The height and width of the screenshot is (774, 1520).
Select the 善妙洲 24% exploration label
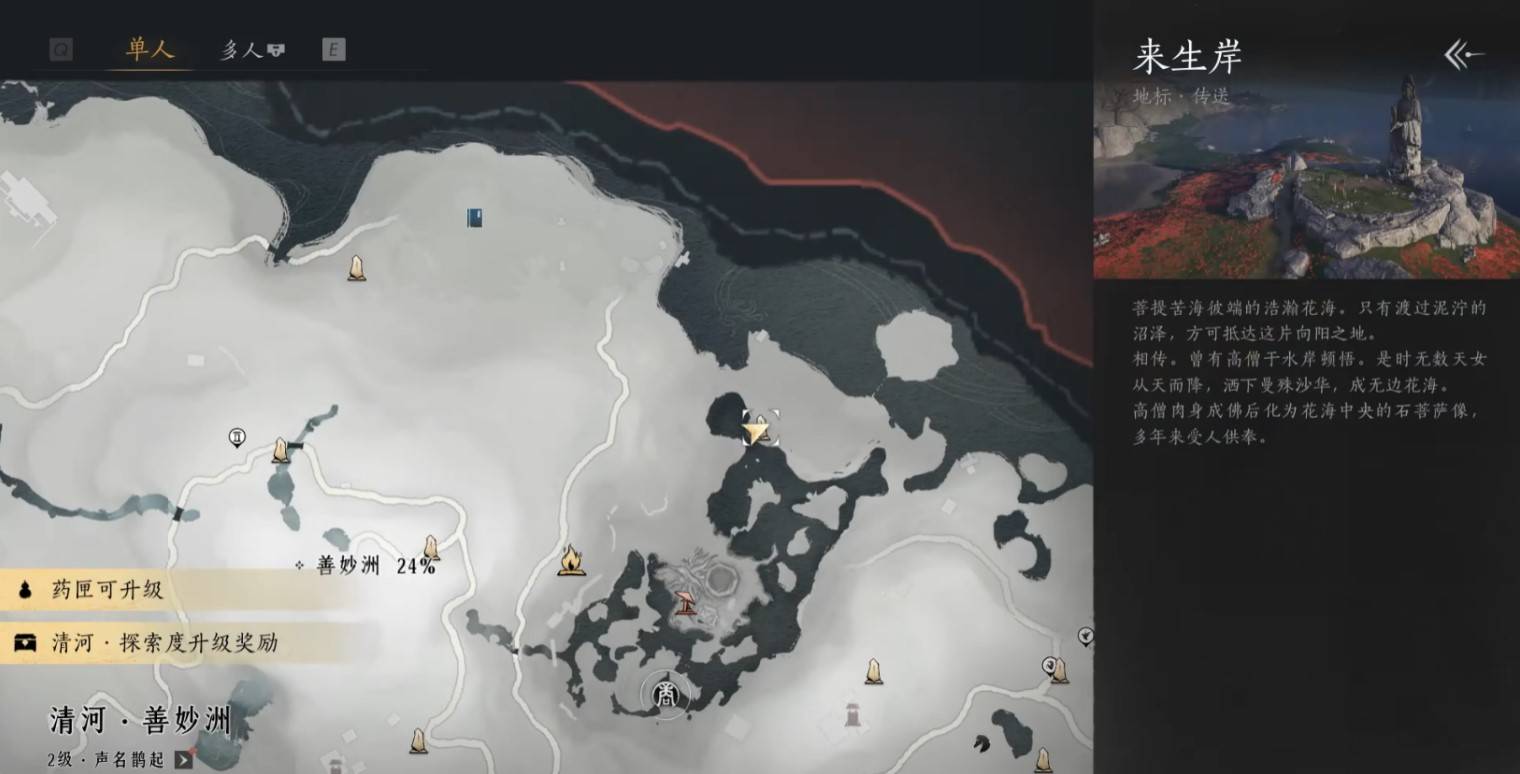point(375,566)
